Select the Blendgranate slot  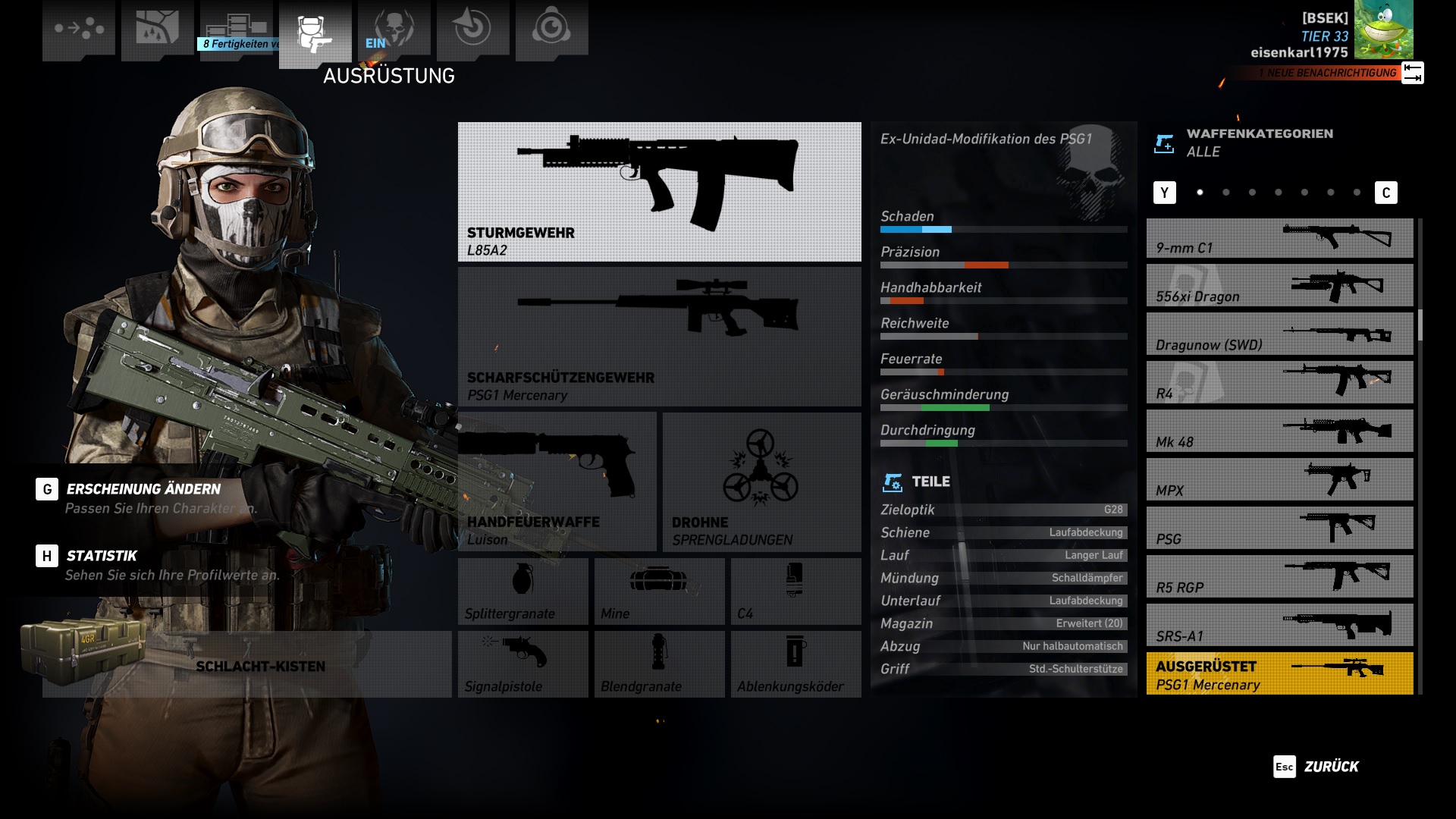point(659,664)
